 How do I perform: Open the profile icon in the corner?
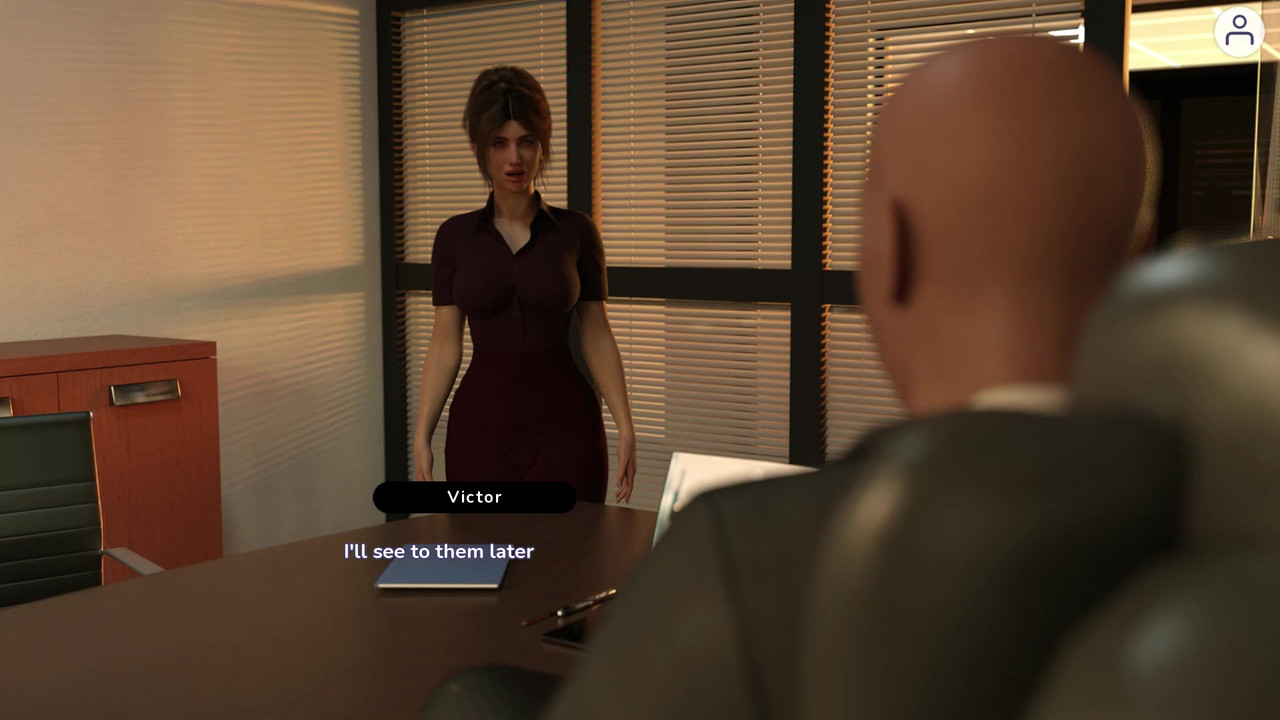(1239, 31)
